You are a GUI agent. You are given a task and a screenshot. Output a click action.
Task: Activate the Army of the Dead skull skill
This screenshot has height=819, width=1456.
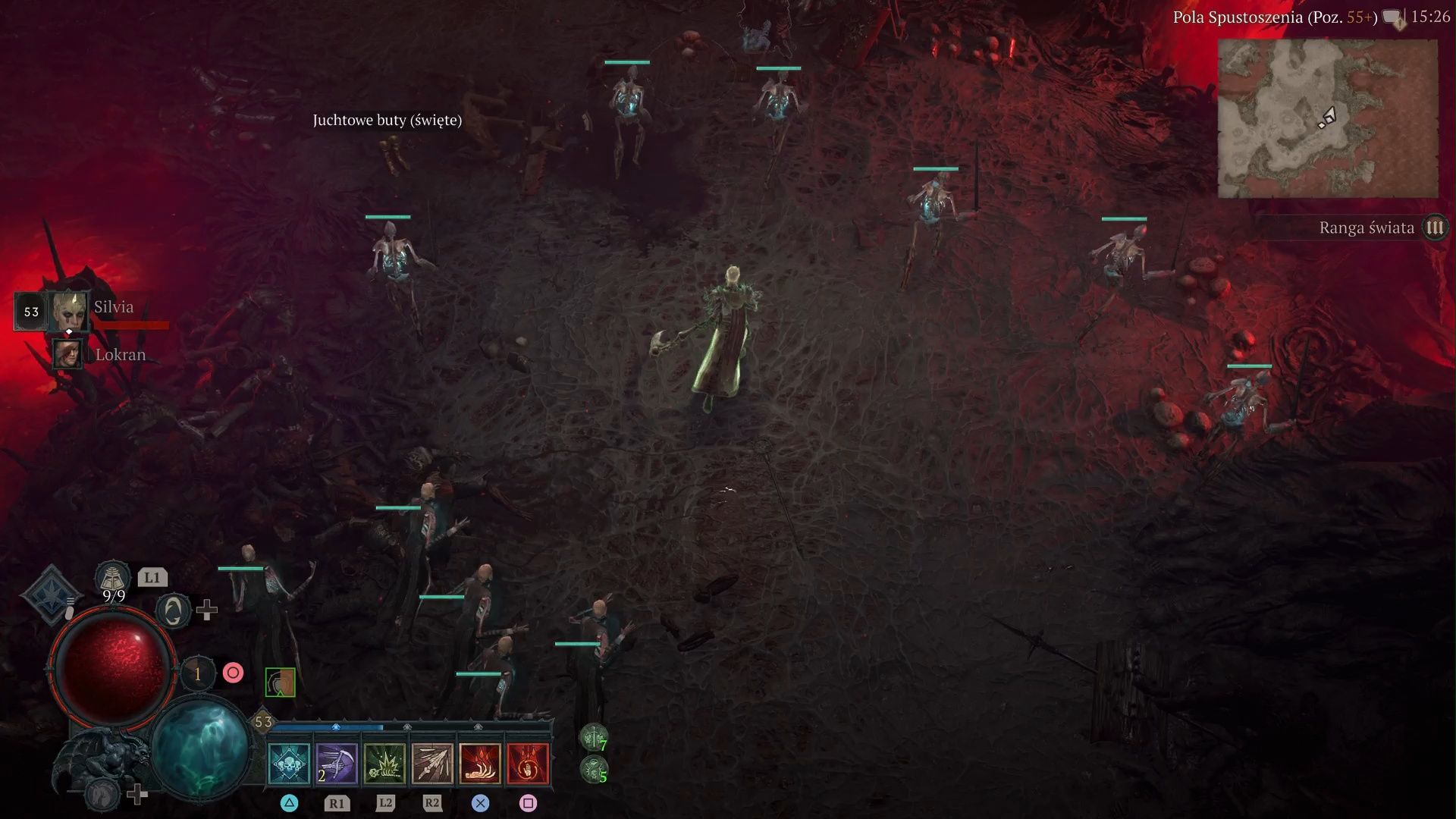point(289,763)
